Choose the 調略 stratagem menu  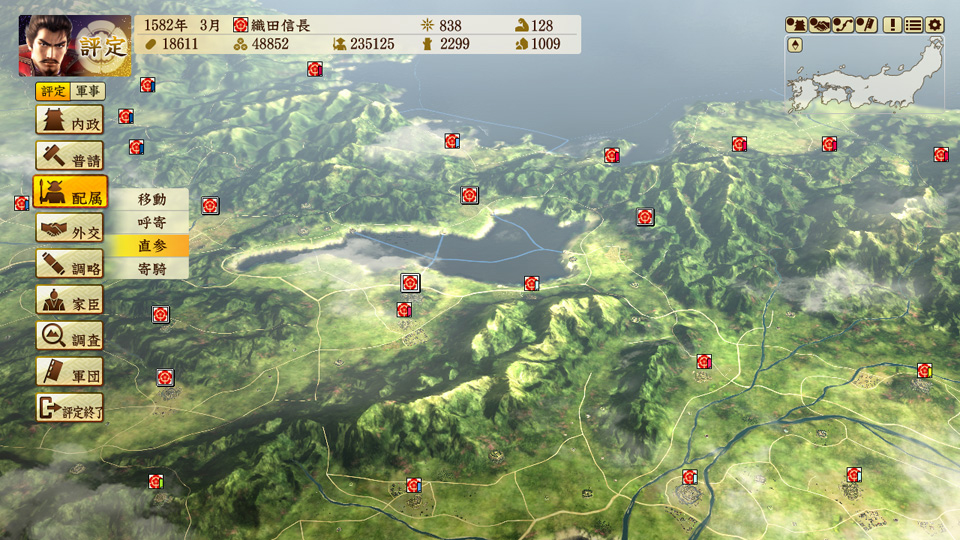tap(70, 266)
